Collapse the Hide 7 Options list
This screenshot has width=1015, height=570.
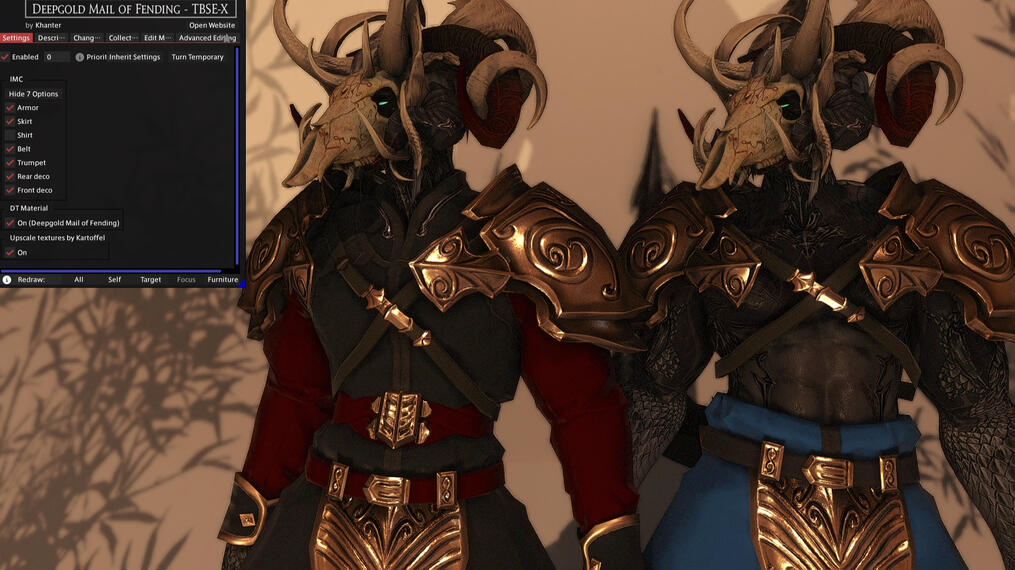tap(34, 94)
